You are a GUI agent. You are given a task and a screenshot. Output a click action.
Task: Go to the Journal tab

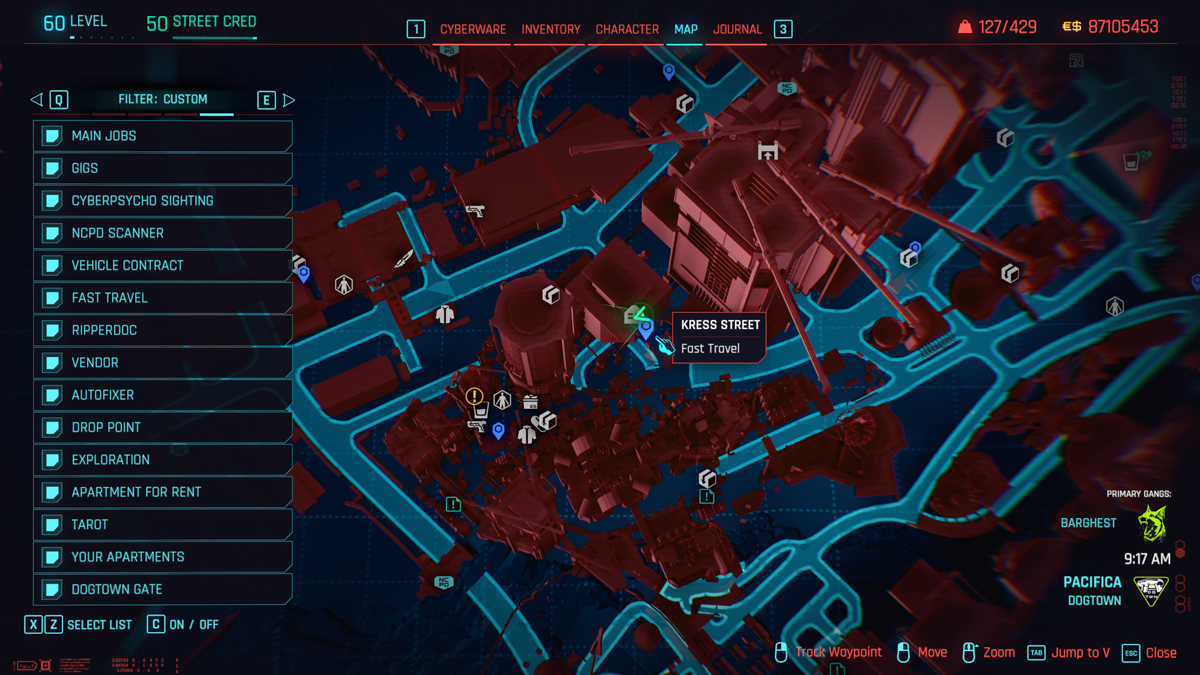(x=737, y=30)
